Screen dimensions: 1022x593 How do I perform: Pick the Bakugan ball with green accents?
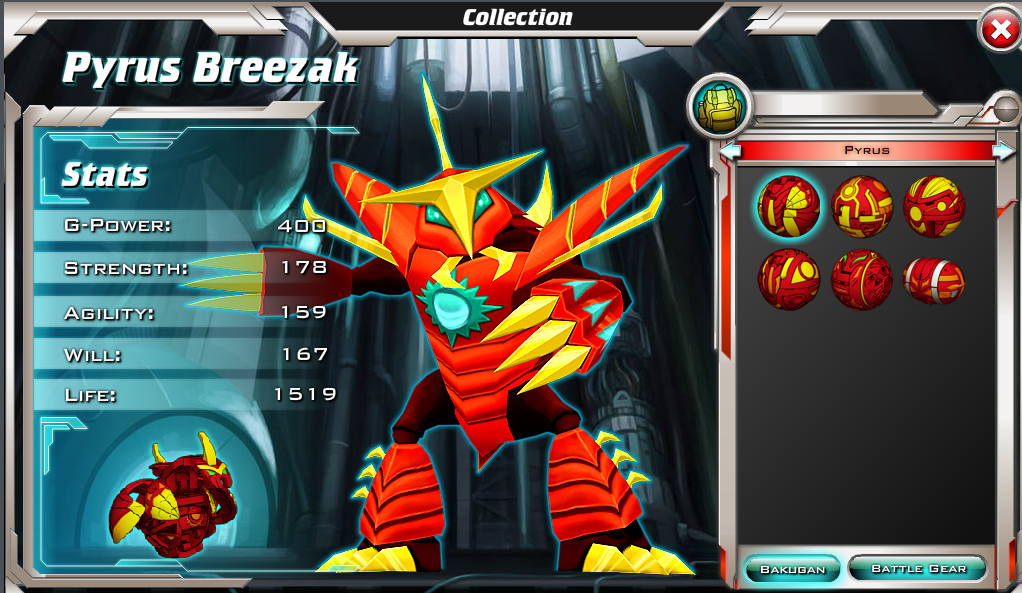(x=861, y=279)
